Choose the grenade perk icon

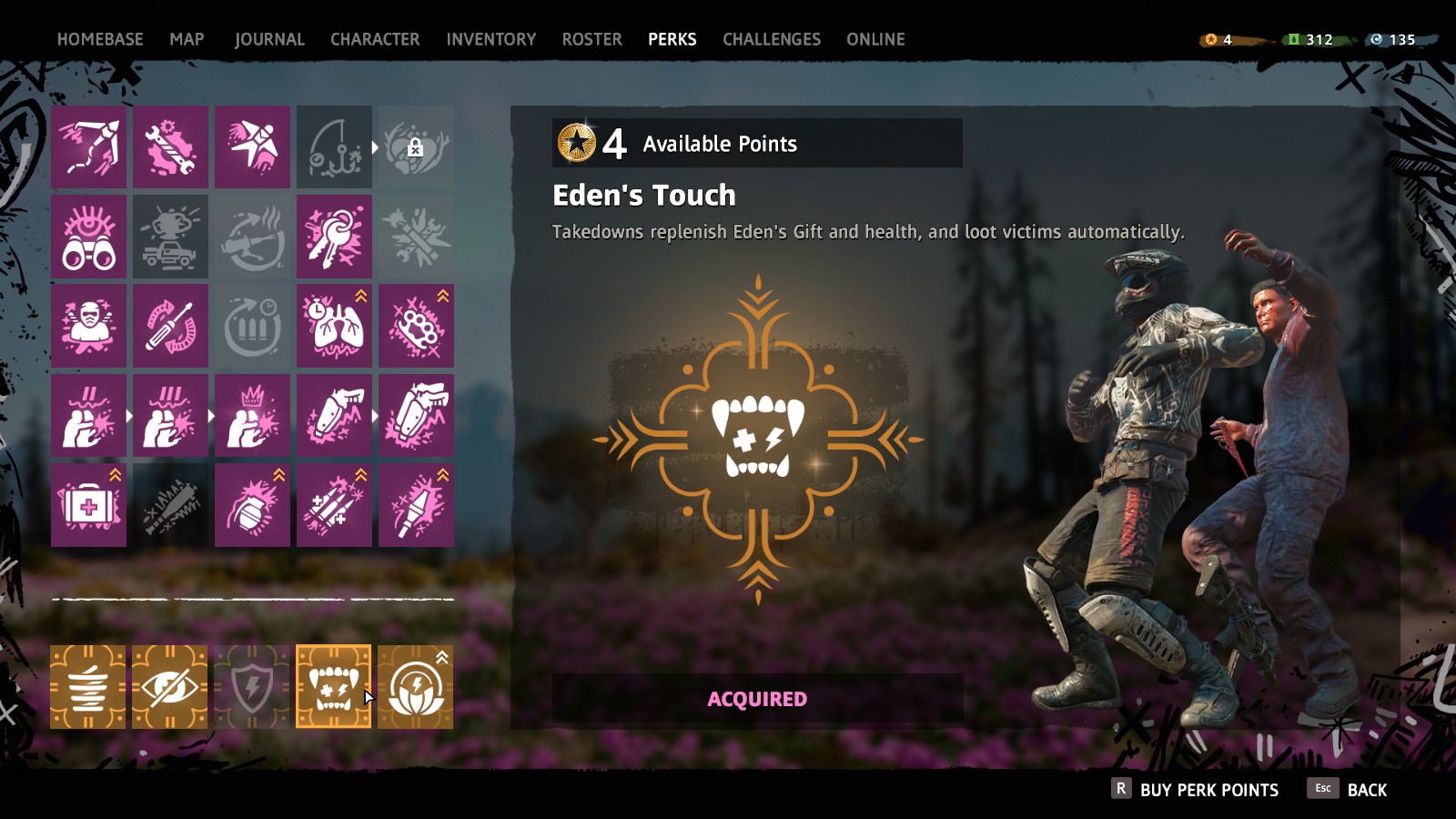pyautogui.click(x=252, y=505)
